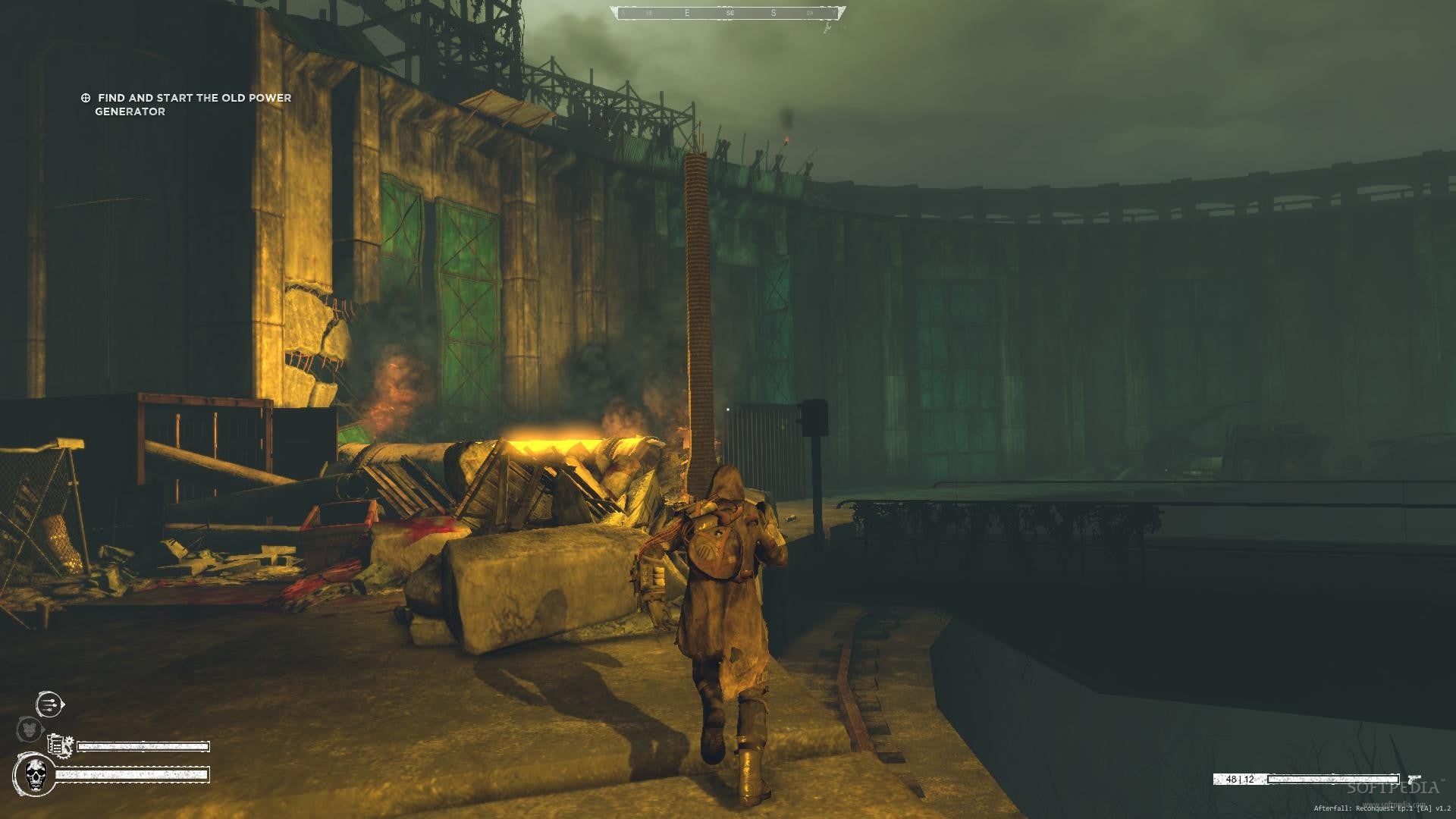The width and height of the screenshot is (1456, 819).
Task: Select the circular icon with three darts
Action: tap(49, 704)
